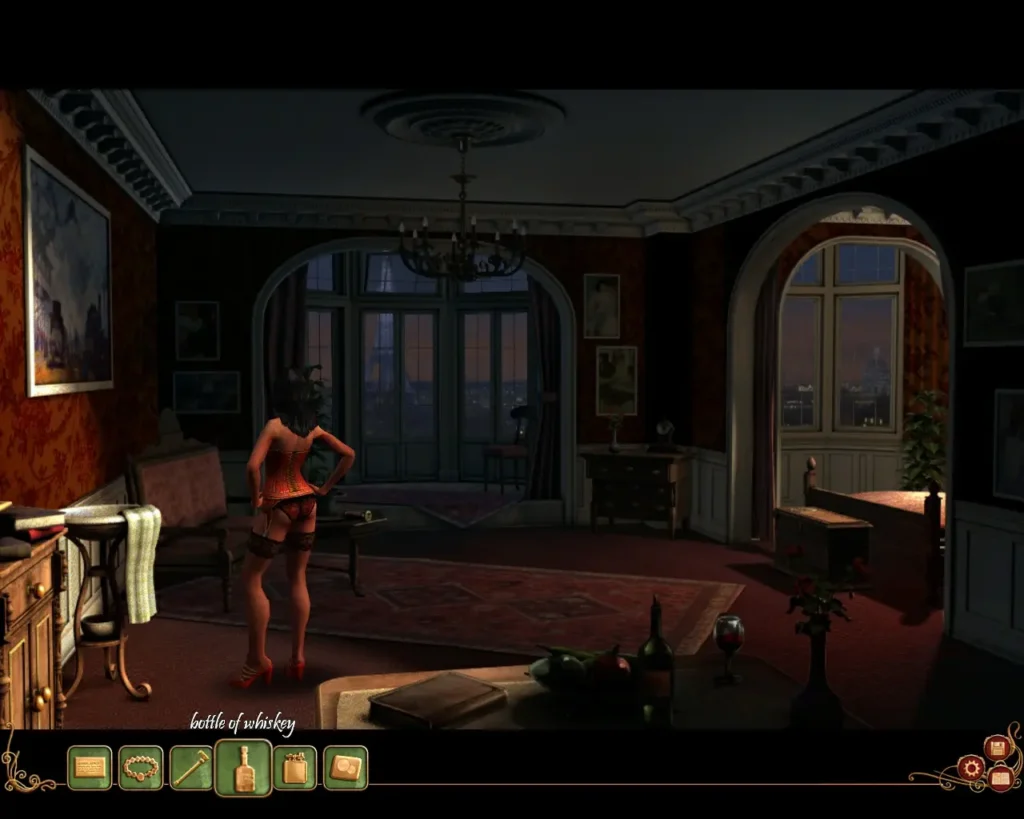Select the engraved plaque inventory item
This screenshot has width=1024, height=819.
[x=90, y=767]
